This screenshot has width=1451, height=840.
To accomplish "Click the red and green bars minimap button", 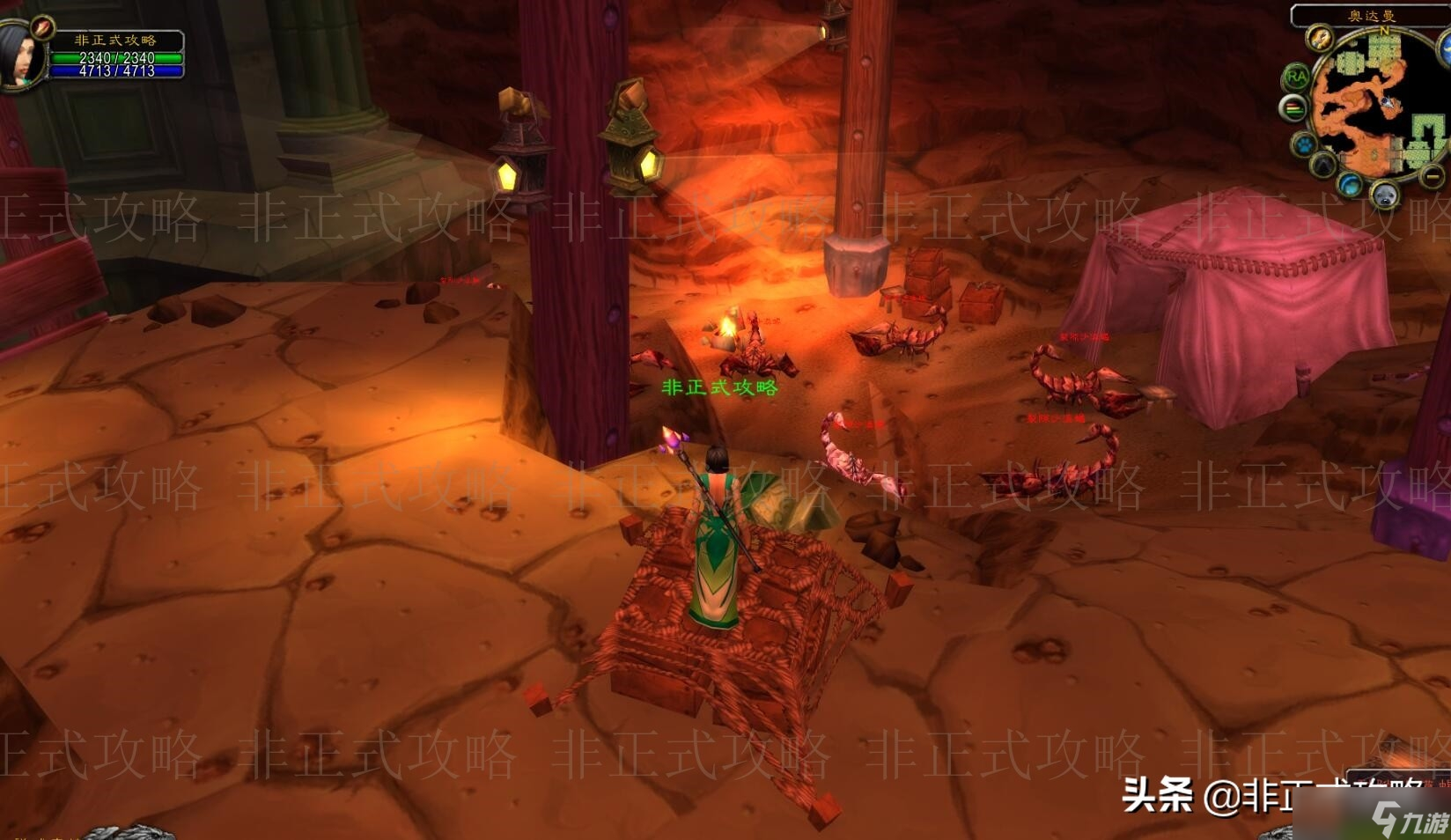I will coord(1293,109).
